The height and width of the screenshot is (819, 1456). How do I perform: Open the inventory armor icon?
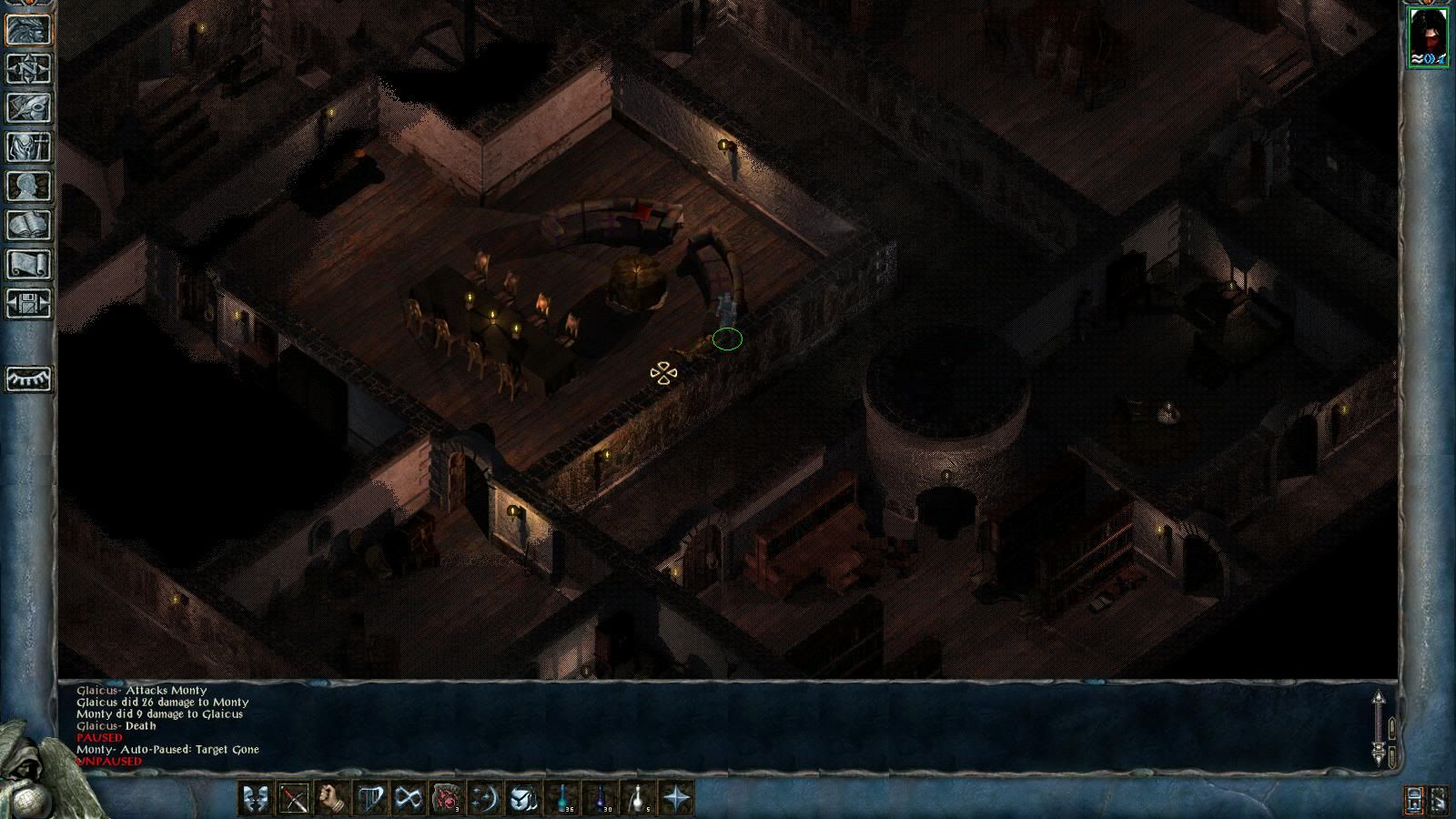pos(28,147)
